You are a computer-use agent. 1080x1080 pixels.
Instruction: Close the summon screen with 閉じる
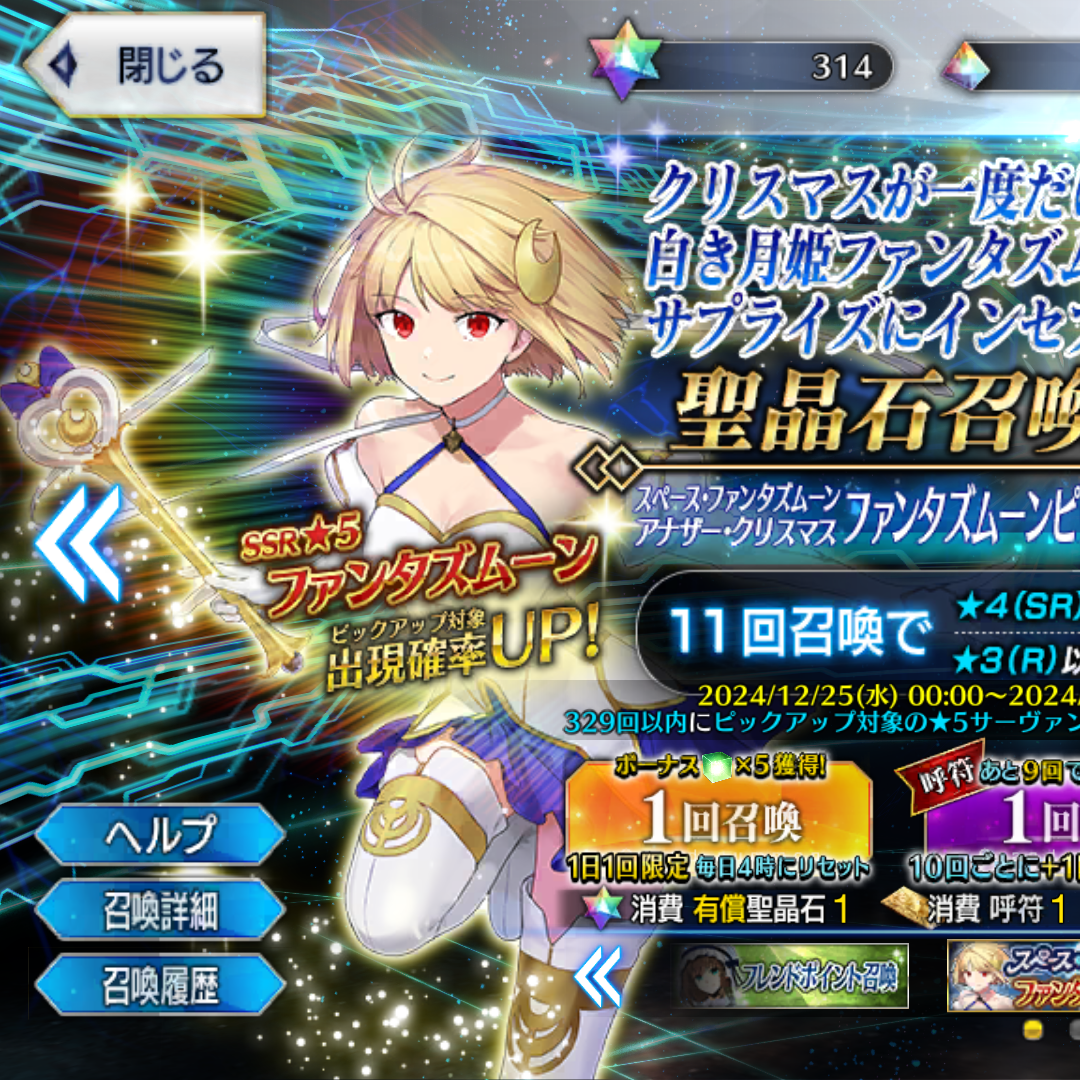click(x=145, y=67)
